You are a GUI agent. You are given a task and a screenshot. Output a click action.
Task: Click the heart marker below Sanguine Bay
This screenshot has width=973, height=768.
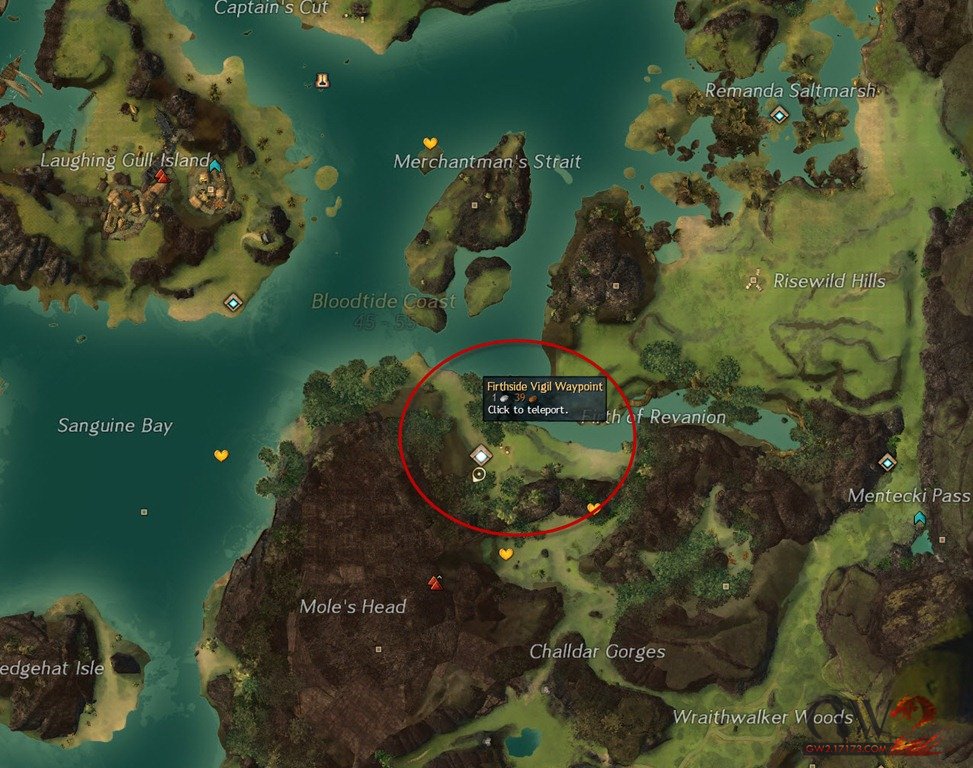[x=221, y=456]
